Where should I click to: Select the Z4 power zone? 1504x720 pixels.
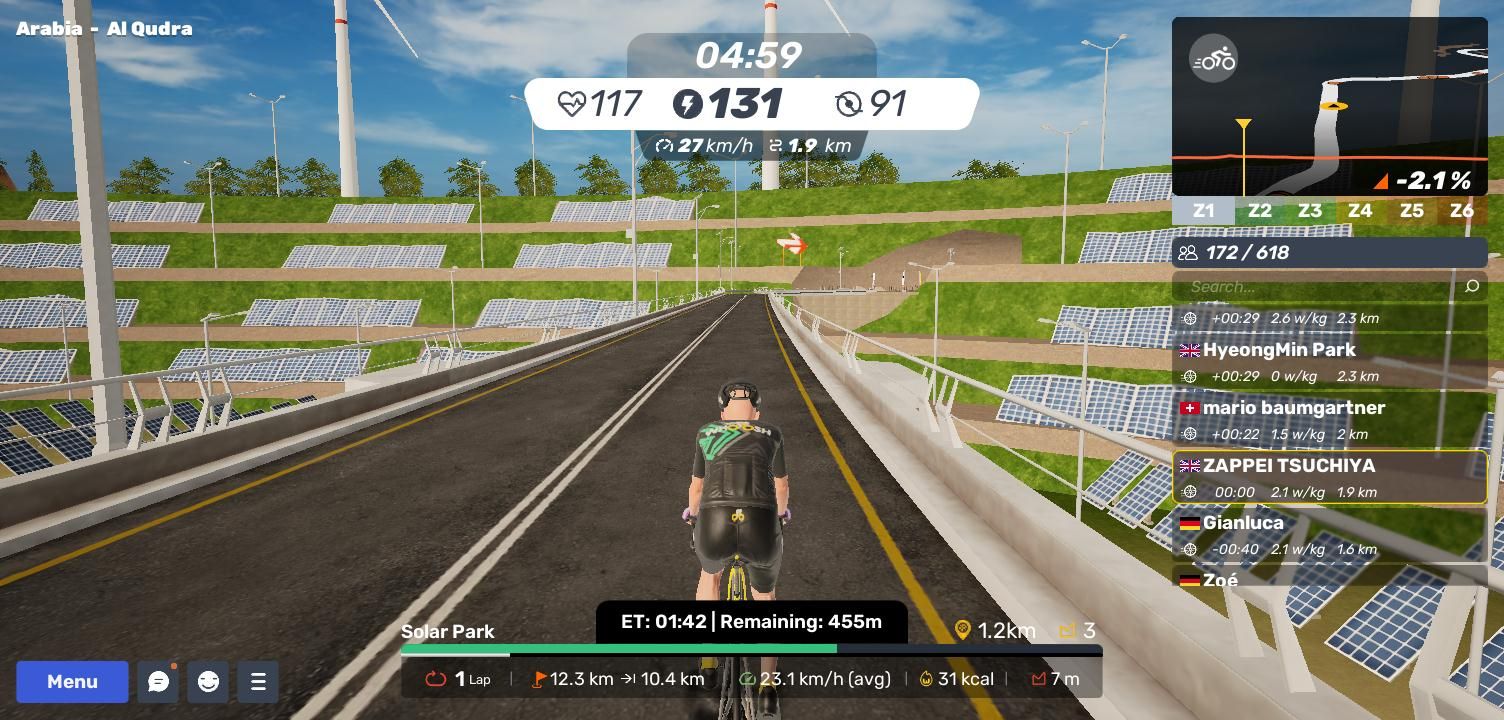[x=1359, y=211]
